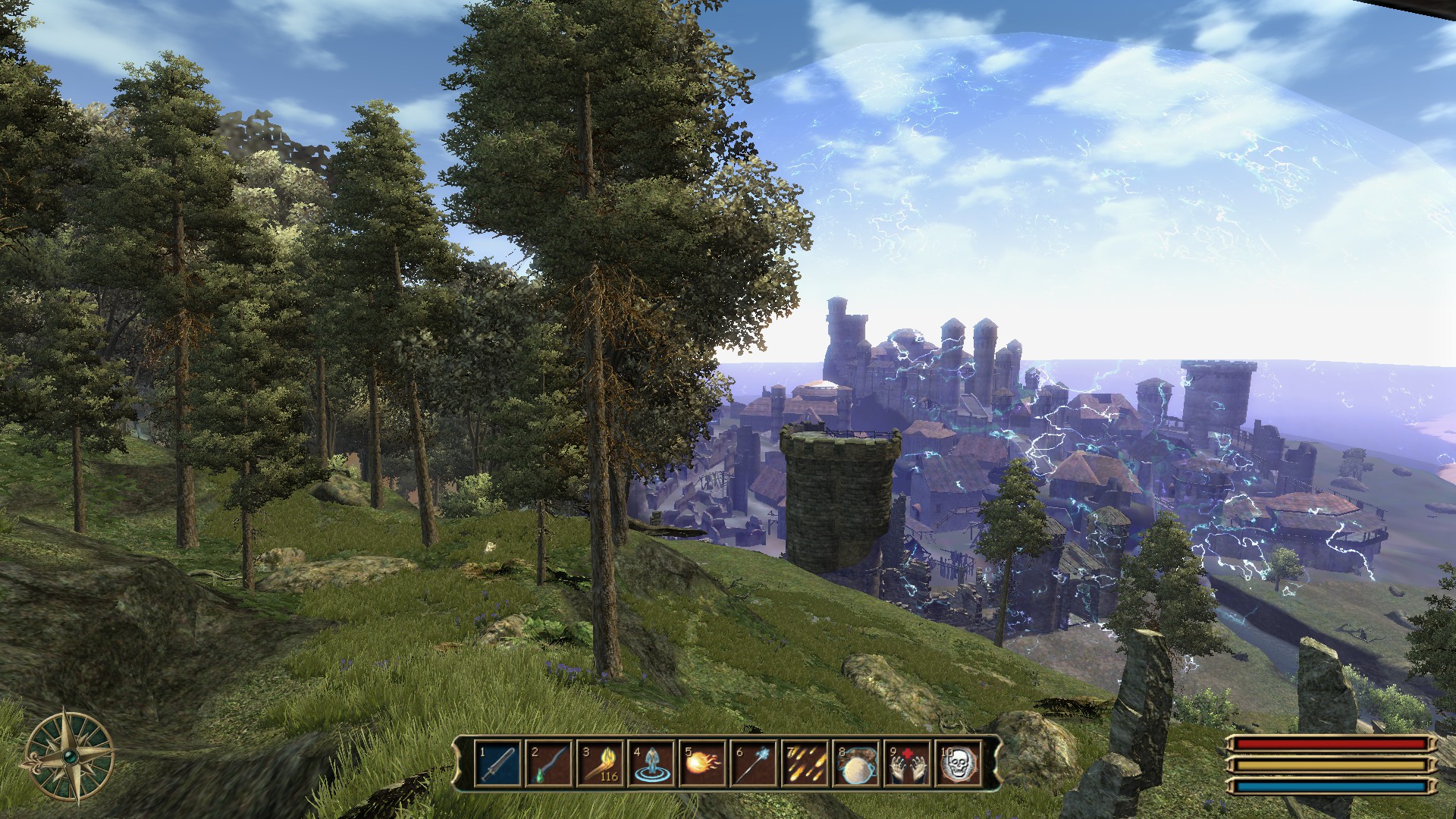Activate the blue ring teleport spell
Image resolution: width=1456 pixels, height=819 pixels.
(x=651, y=763)
